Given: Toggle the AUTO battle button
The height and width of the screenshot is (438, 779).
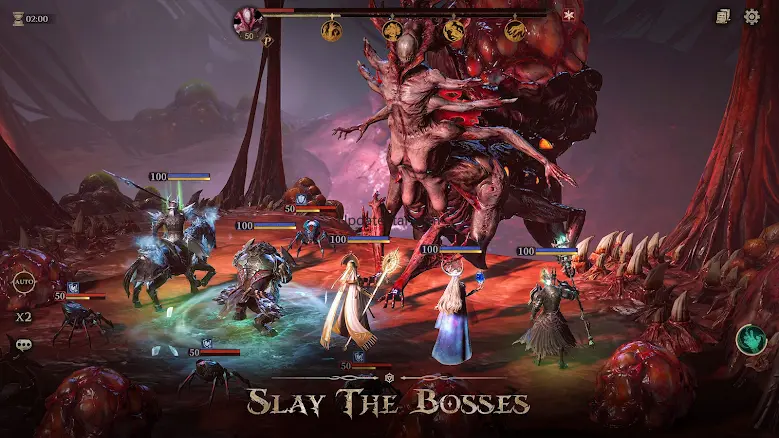Looking at the screenshot, I should (x=24, y=281).
